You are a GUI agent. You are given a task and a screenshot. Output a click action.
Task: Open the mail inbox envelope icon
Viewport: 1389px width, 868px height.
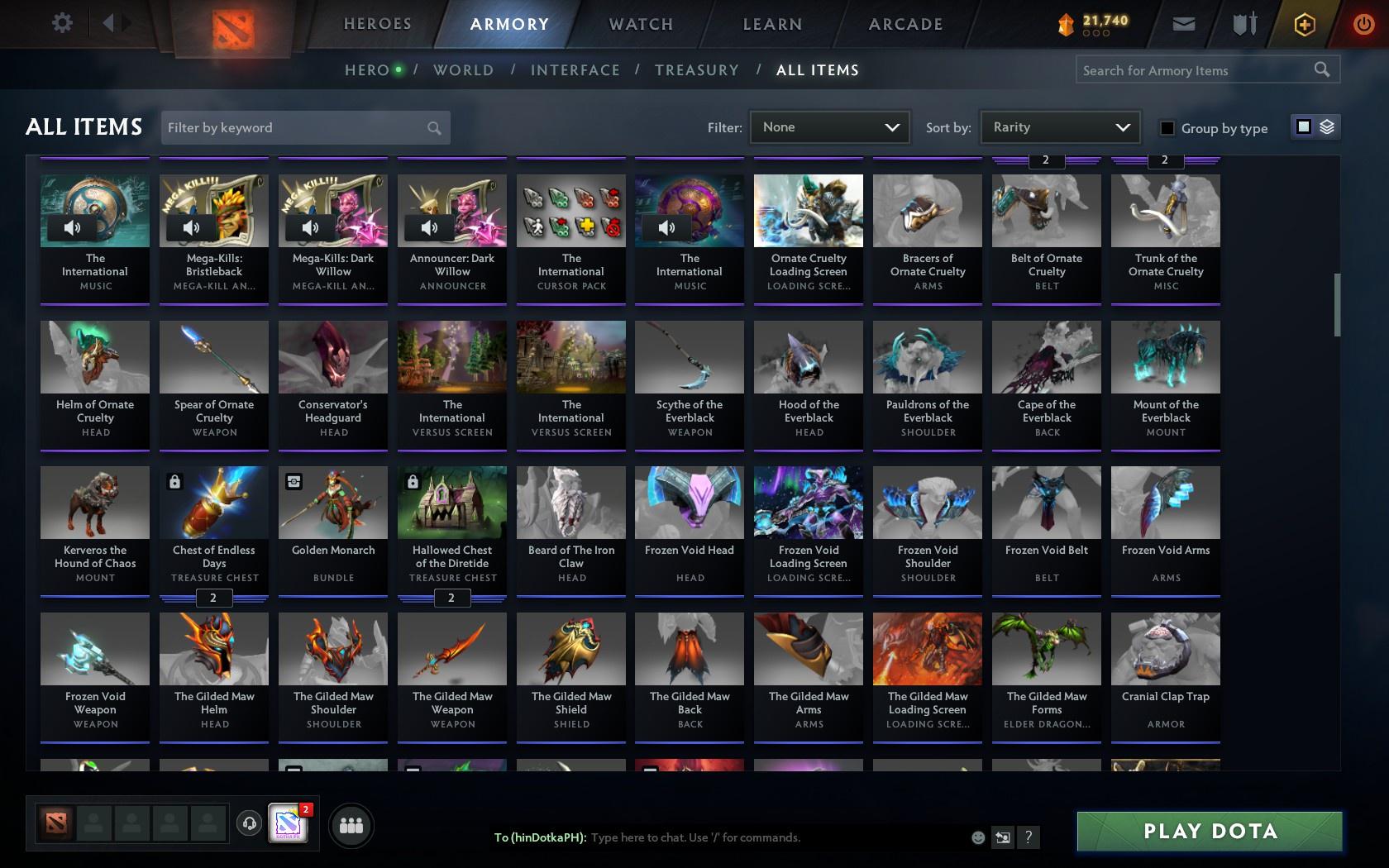tap(1182, 23)
